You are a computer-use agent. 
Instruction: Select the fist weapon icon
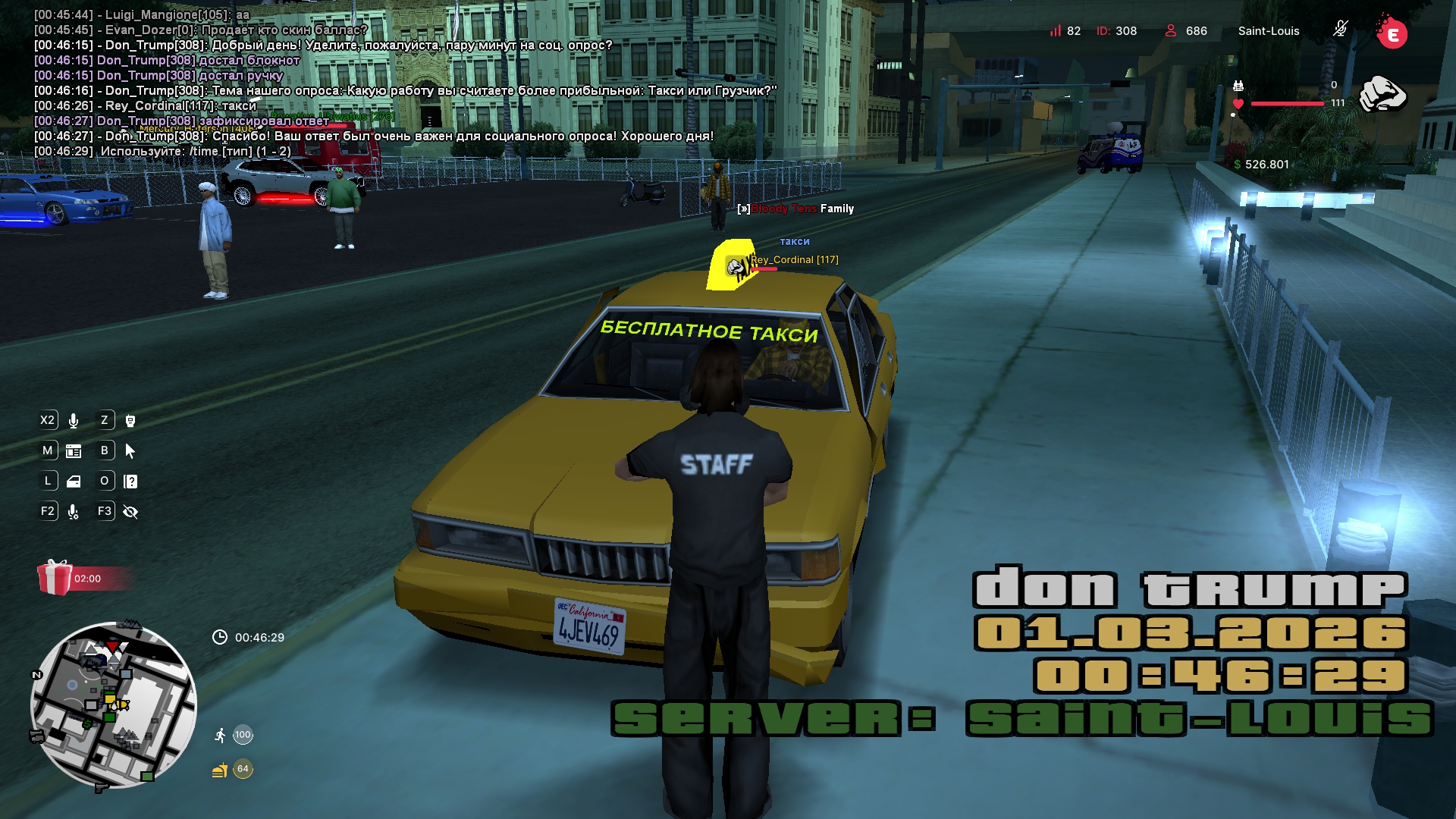point(1382,95)
